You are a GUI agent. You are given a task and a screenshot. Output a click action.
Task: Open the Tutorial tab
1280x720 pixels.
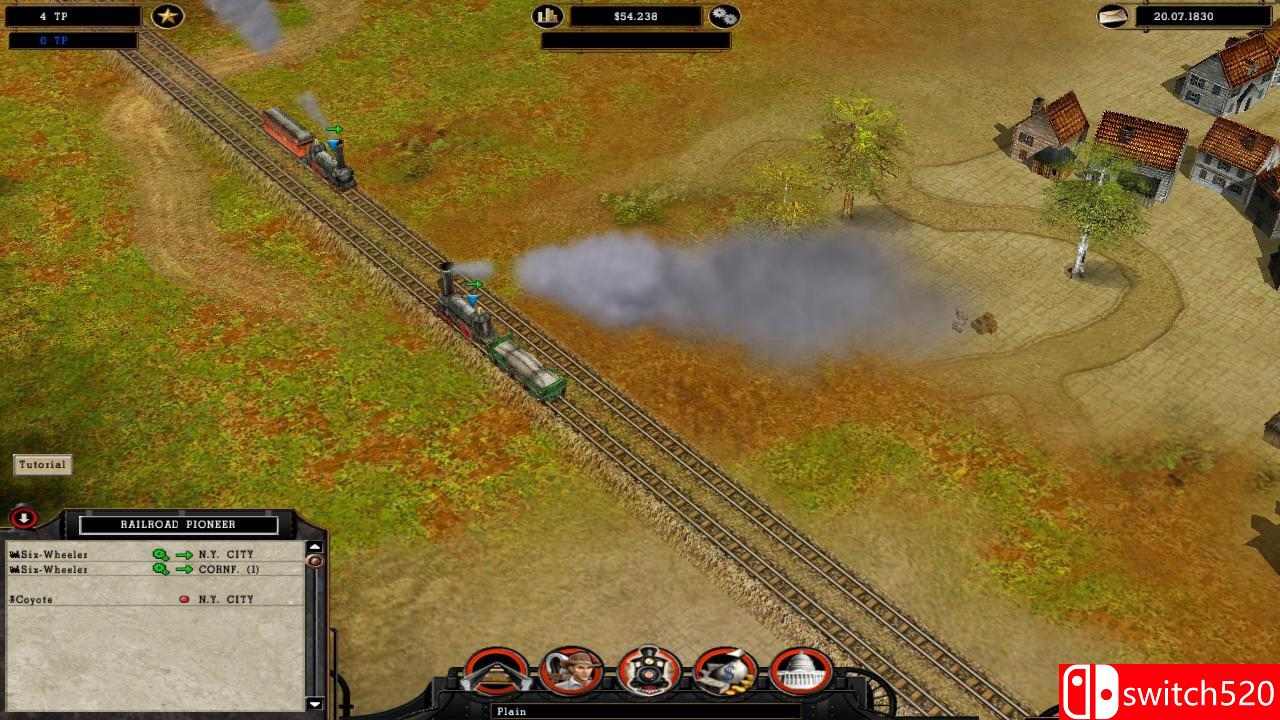pyautogui.click(x=40, y=464)
